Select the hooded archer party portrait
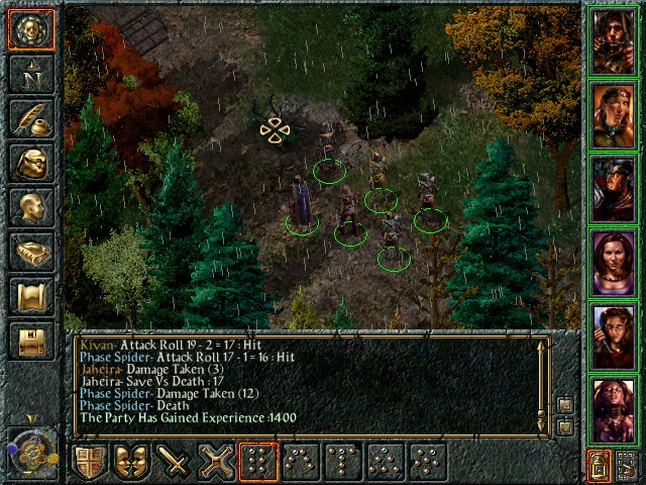The image size is (646, 485). (613, 41)
